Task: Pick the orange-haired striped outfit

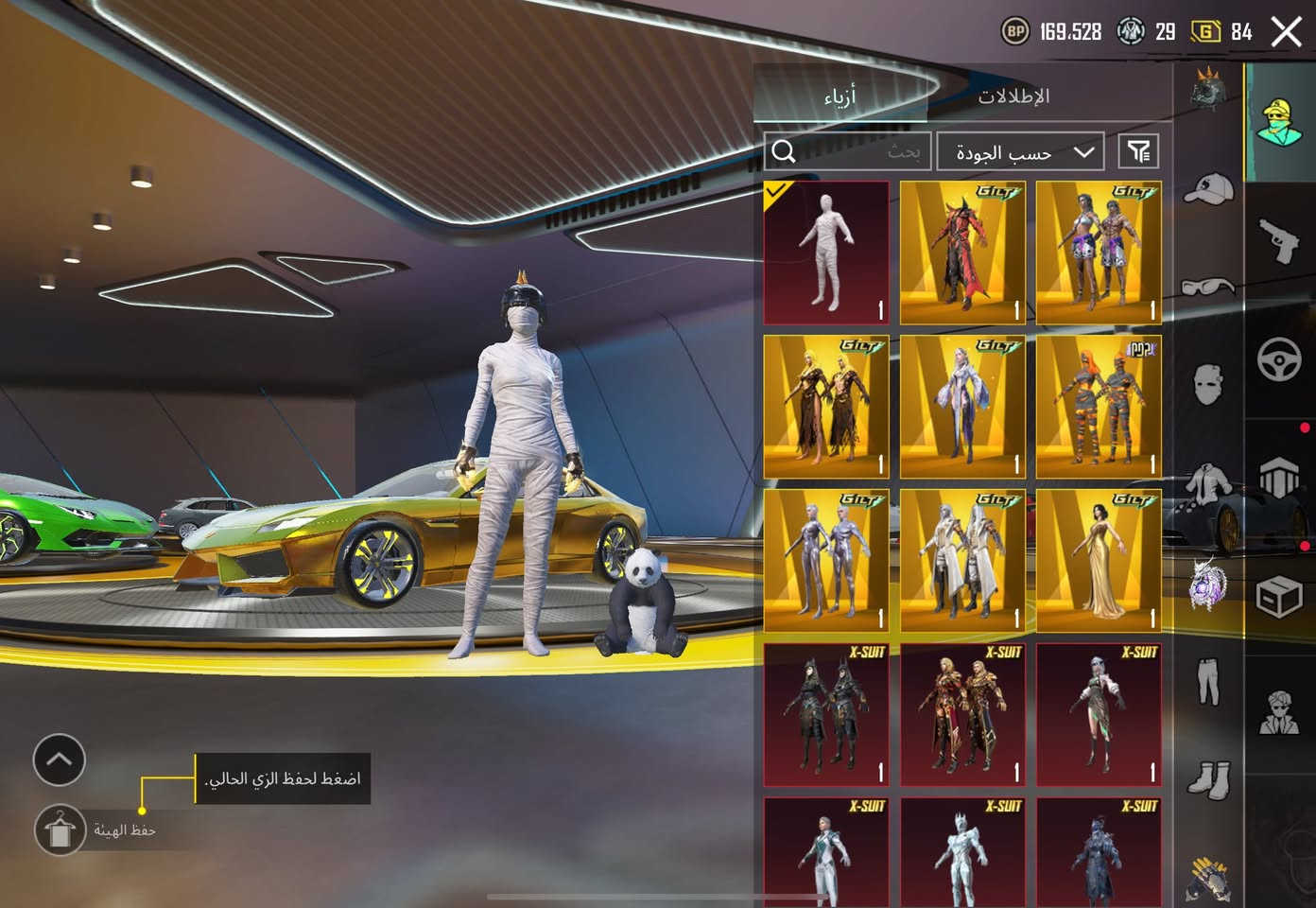Action: pos(1099,407)
